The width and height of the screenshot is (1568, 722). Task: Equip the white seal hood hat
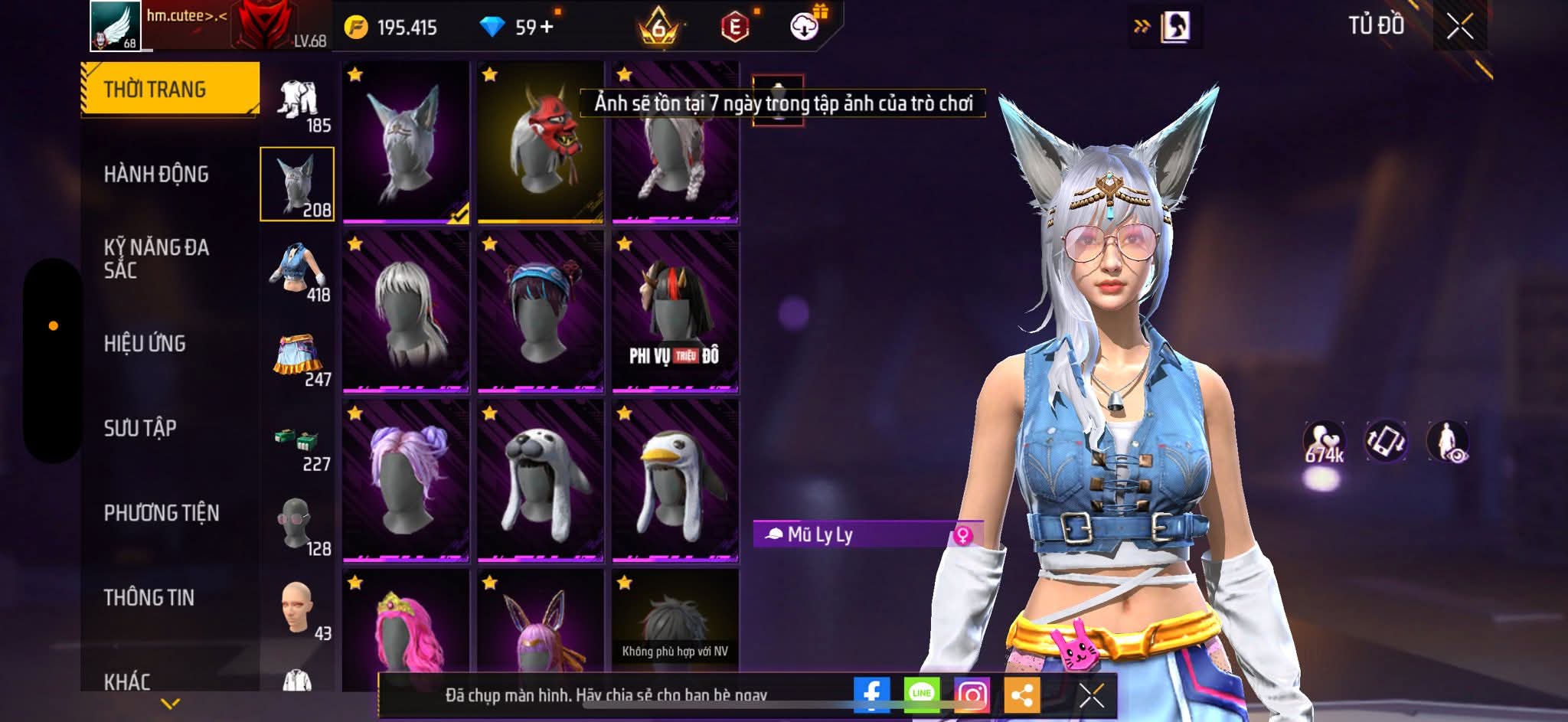(x=541, y=480)
